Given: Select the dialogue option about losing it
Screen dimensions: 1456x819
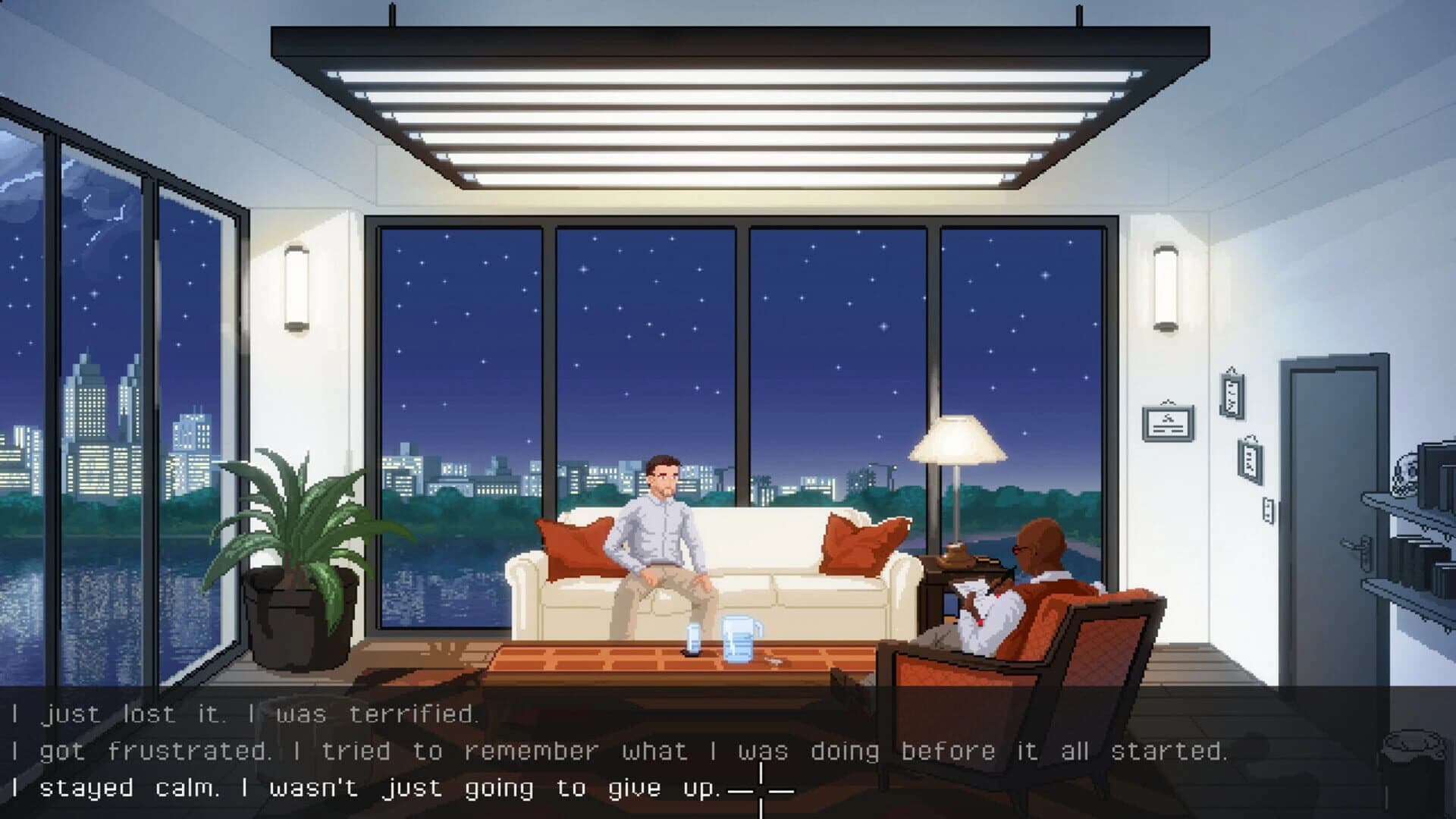Looking at the screenshot, I should coord(250,714).
